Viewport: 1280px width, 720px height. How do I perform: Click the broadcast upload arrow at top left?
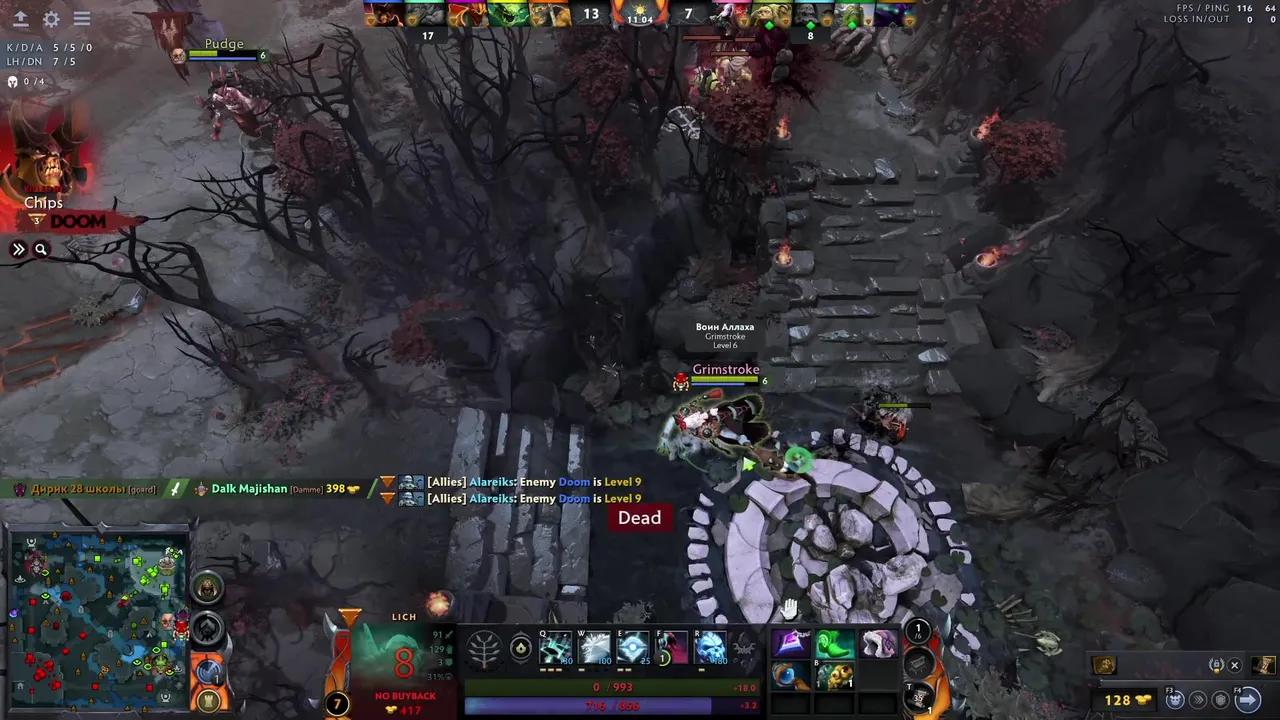pyautogui.click(x=20, y=18)
